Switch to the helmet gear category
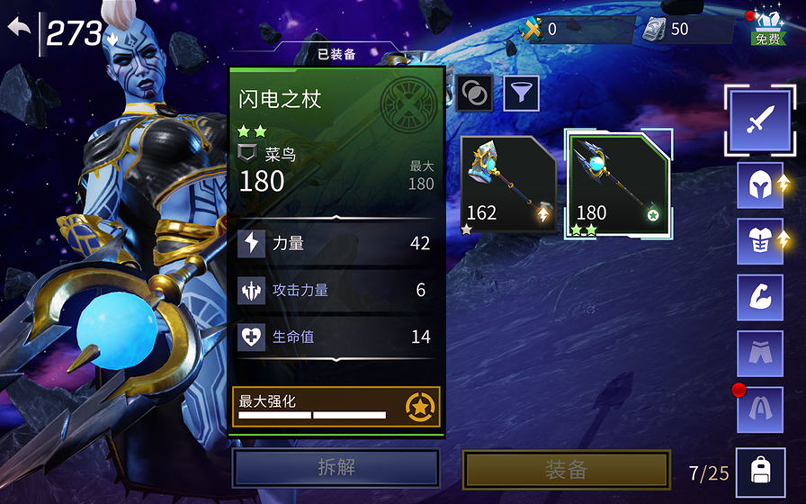806x504 pixels. (759, 185)
